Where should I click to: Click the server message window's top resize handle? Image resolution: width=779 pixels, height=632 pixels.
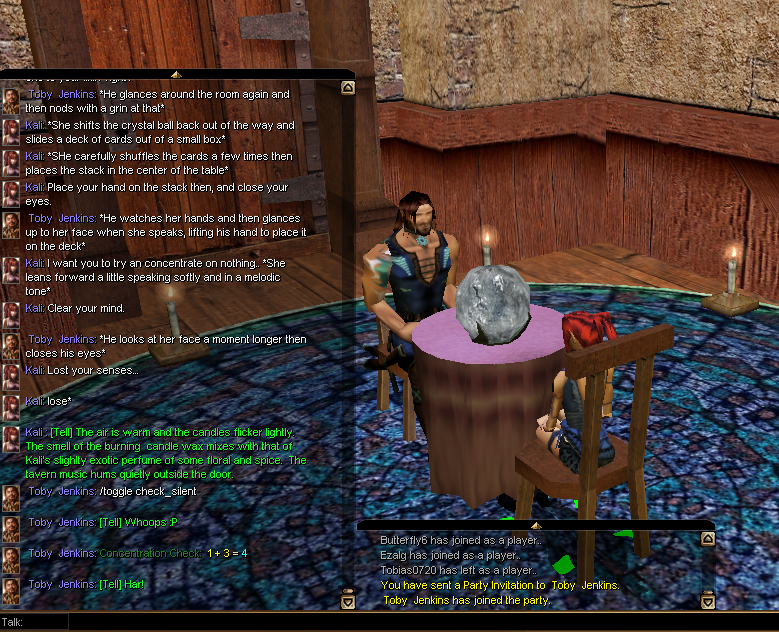[535, 524]
